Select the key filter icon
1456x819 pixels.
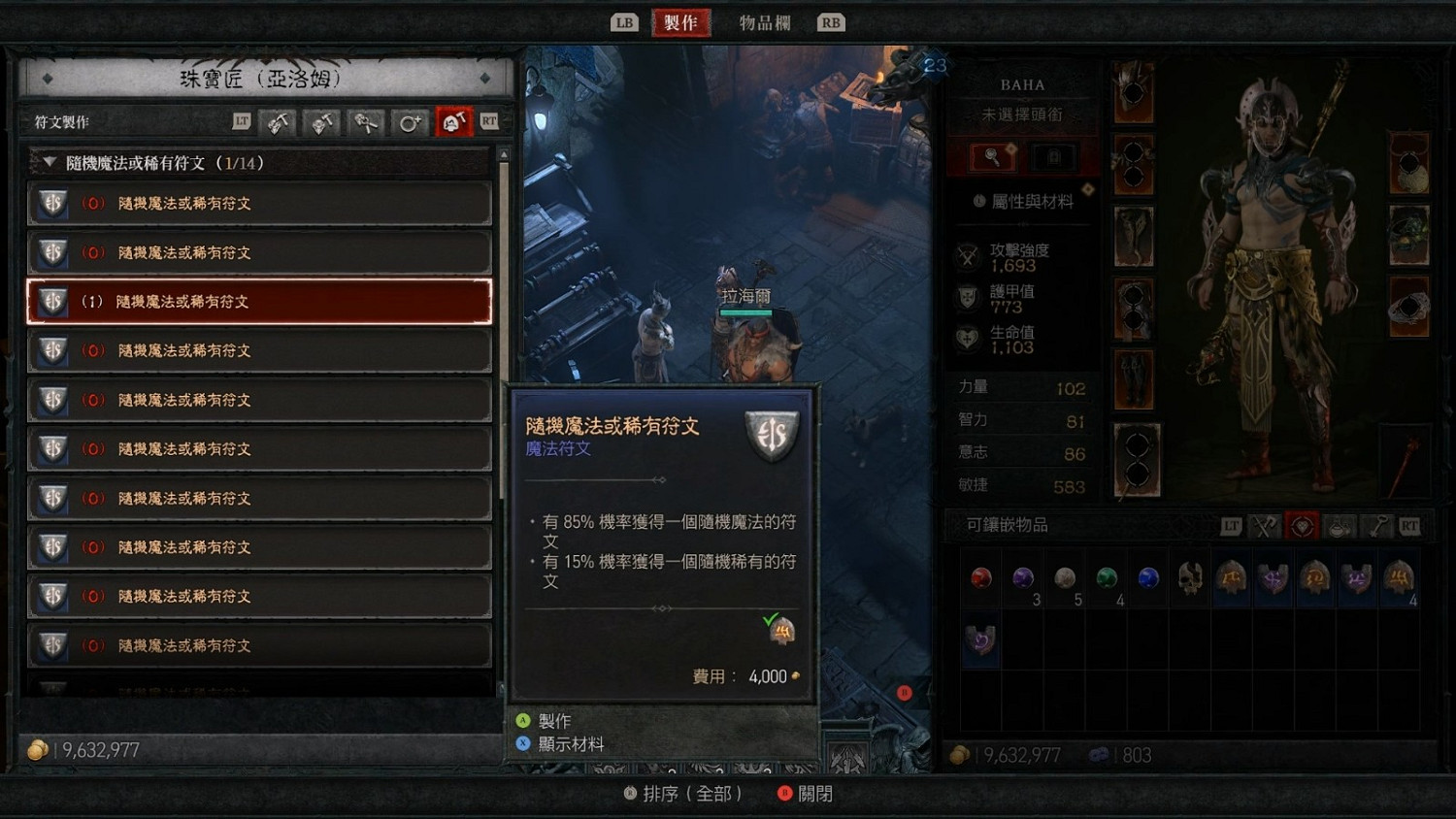[1378, 525]
